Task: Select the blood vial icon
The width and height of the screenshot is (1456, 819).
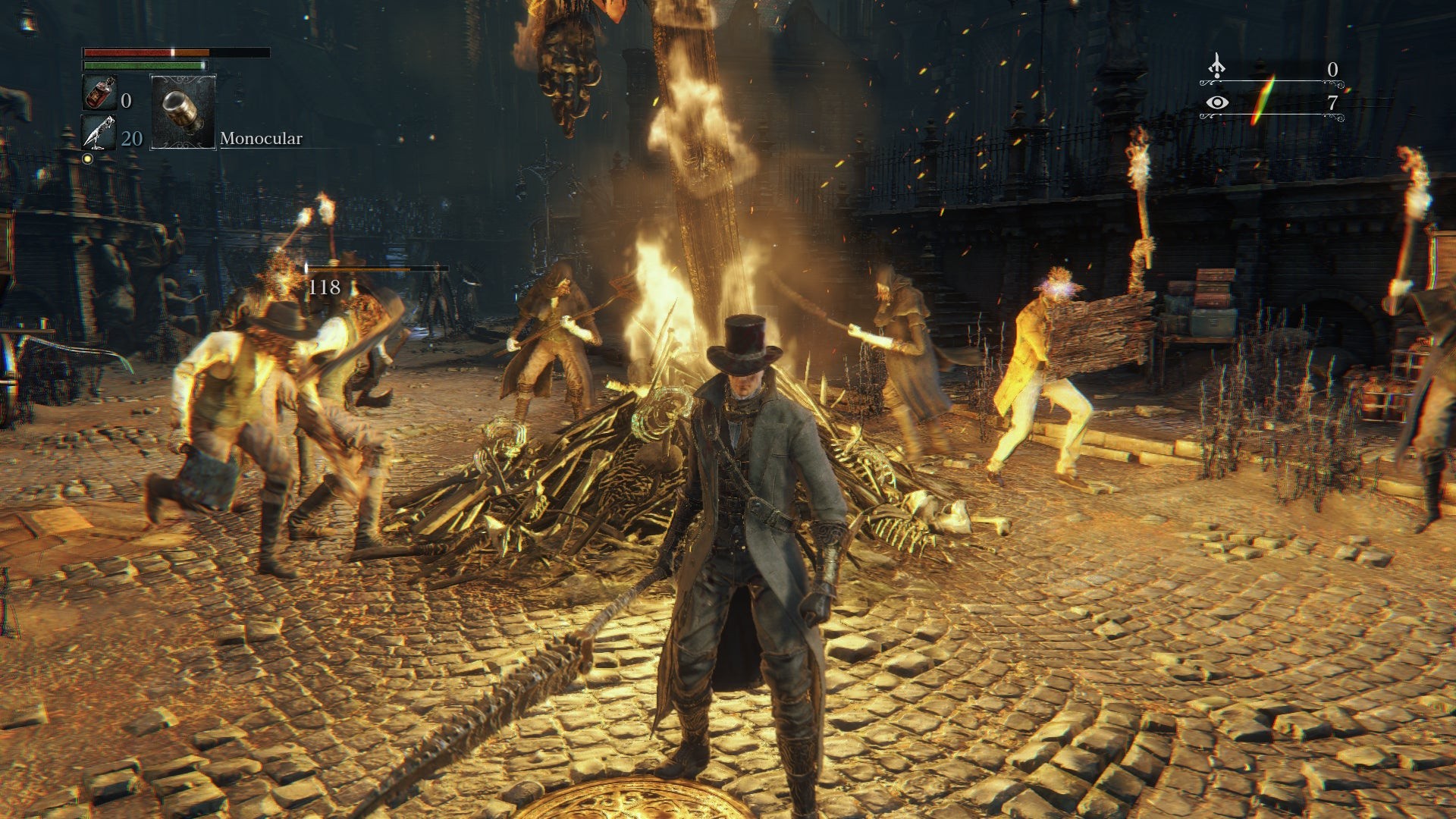Action: [x=99, y=93]
